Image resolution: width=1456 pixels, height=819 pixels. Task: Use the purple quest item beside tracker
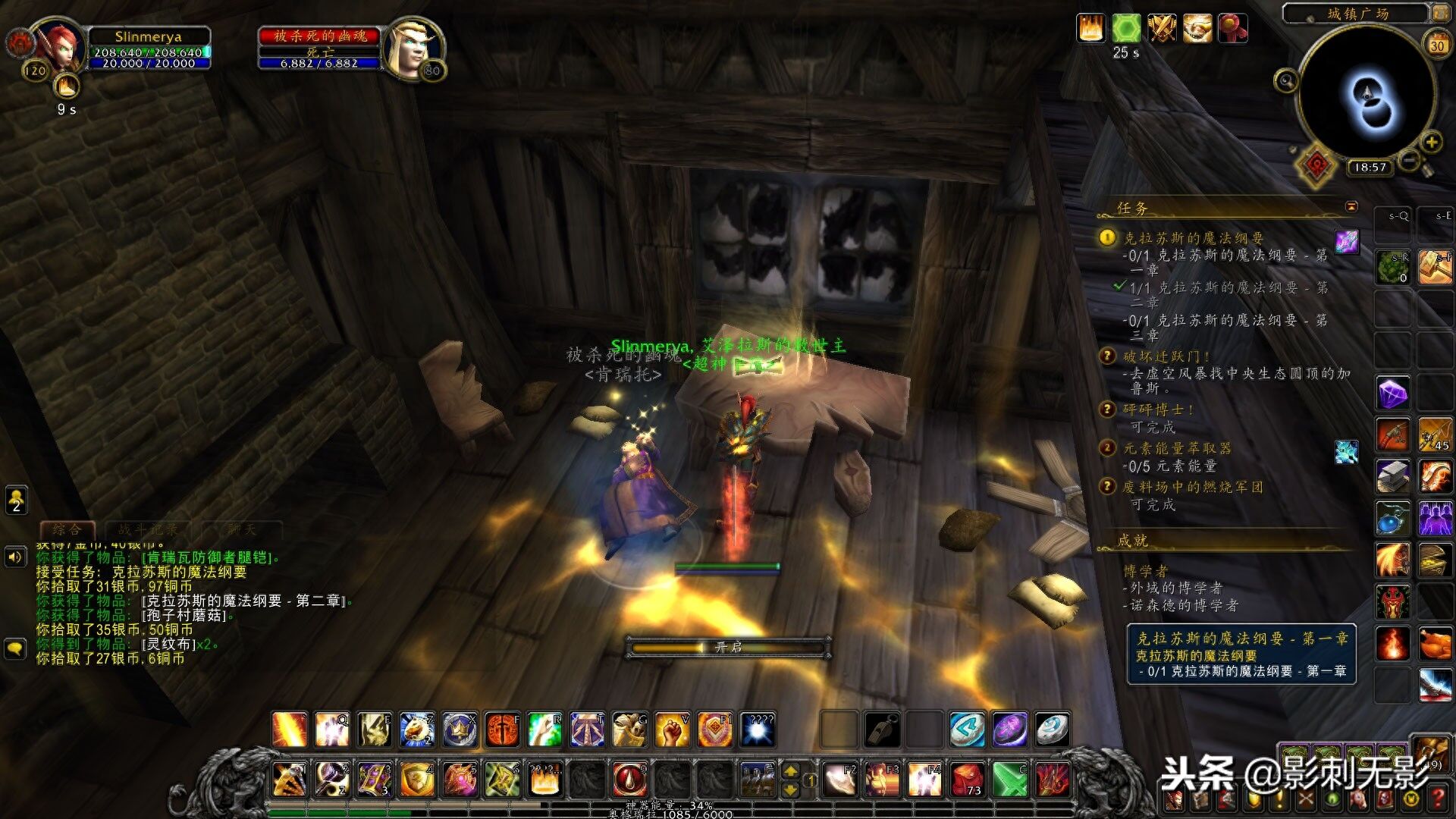click(1347, 241)
